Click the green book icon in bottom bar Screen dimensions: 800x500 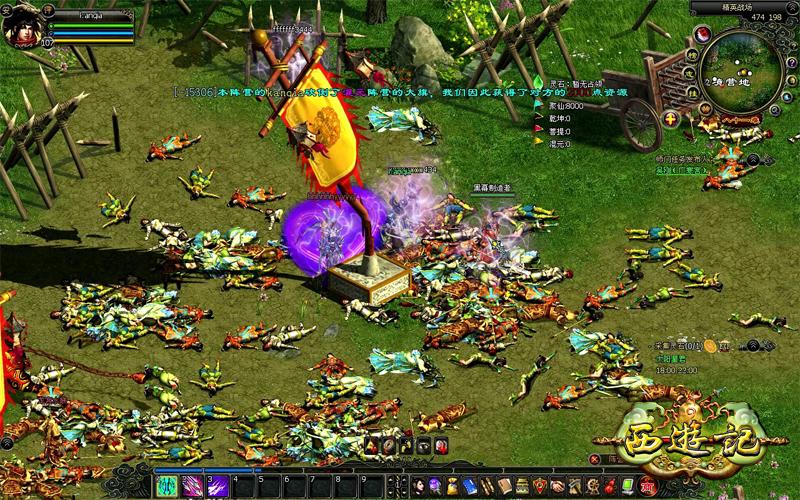(627, 486)
